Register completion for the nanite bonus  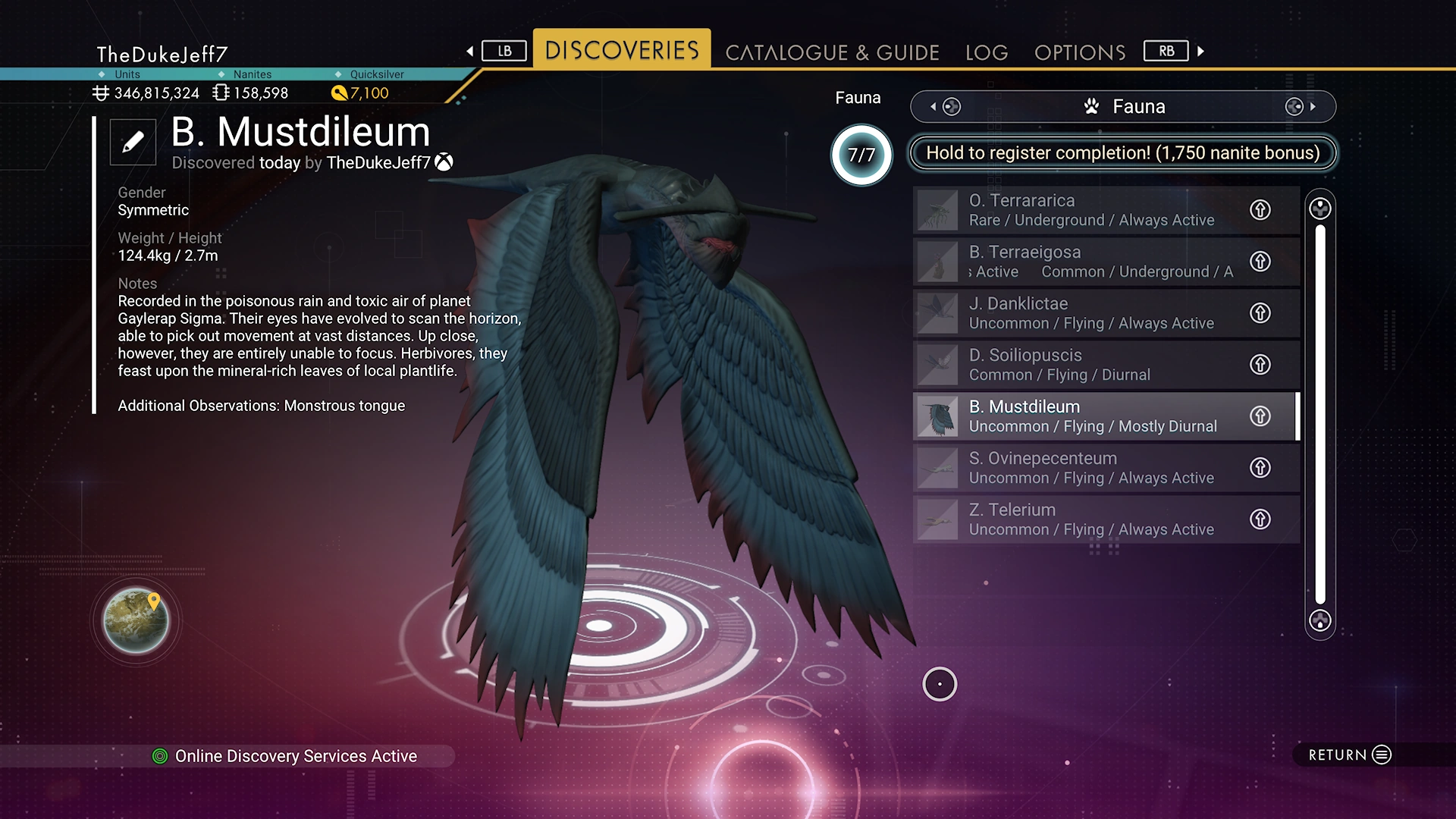pos(1122,153)
